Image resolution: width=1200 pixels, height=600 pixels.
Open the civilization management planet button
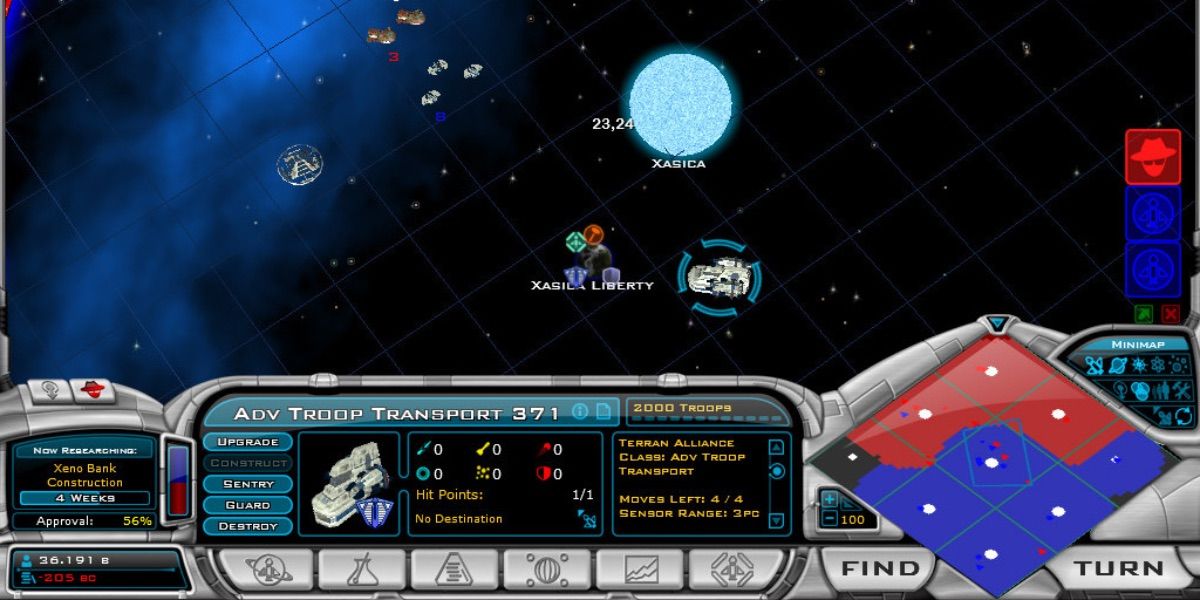coord(267,569)
